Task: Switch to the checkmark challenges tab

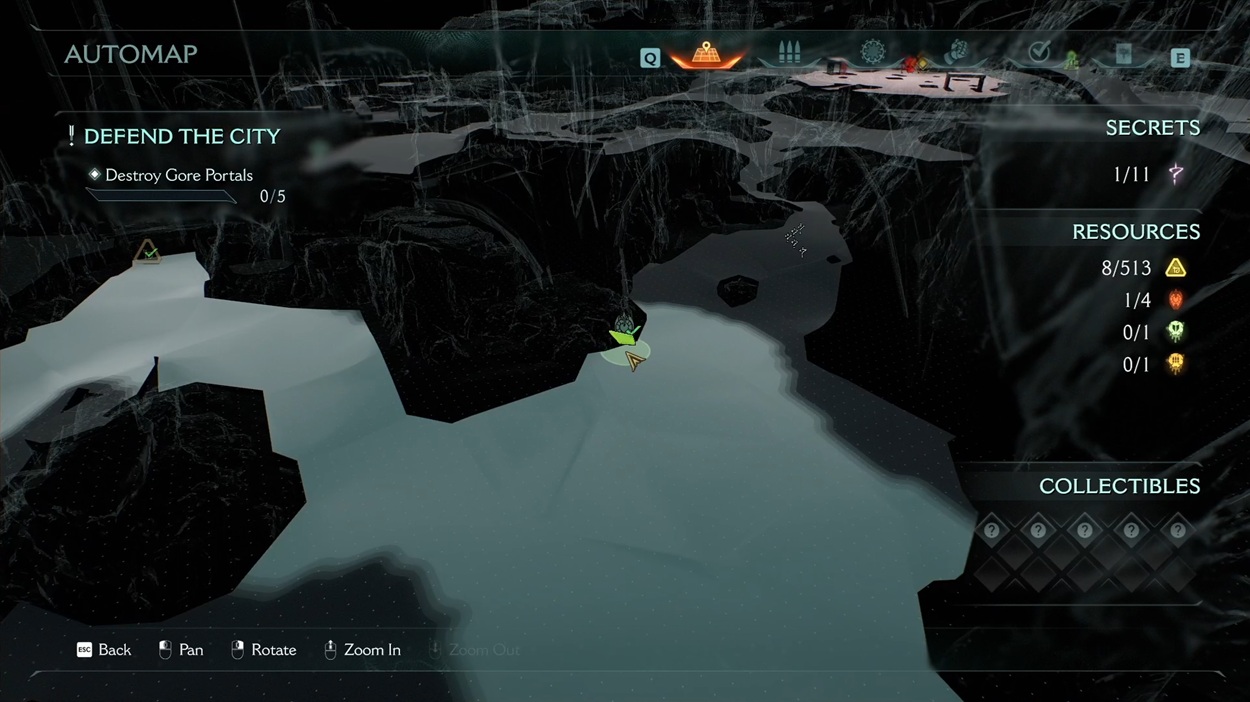Action: coord(1039,53)
